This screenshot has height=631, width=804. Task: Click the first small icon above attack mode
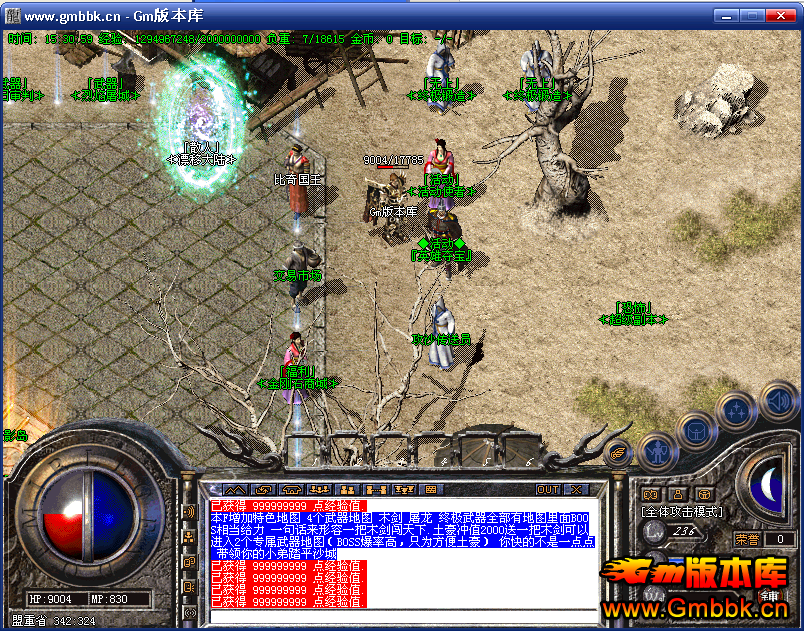click(x=651, y=494)
